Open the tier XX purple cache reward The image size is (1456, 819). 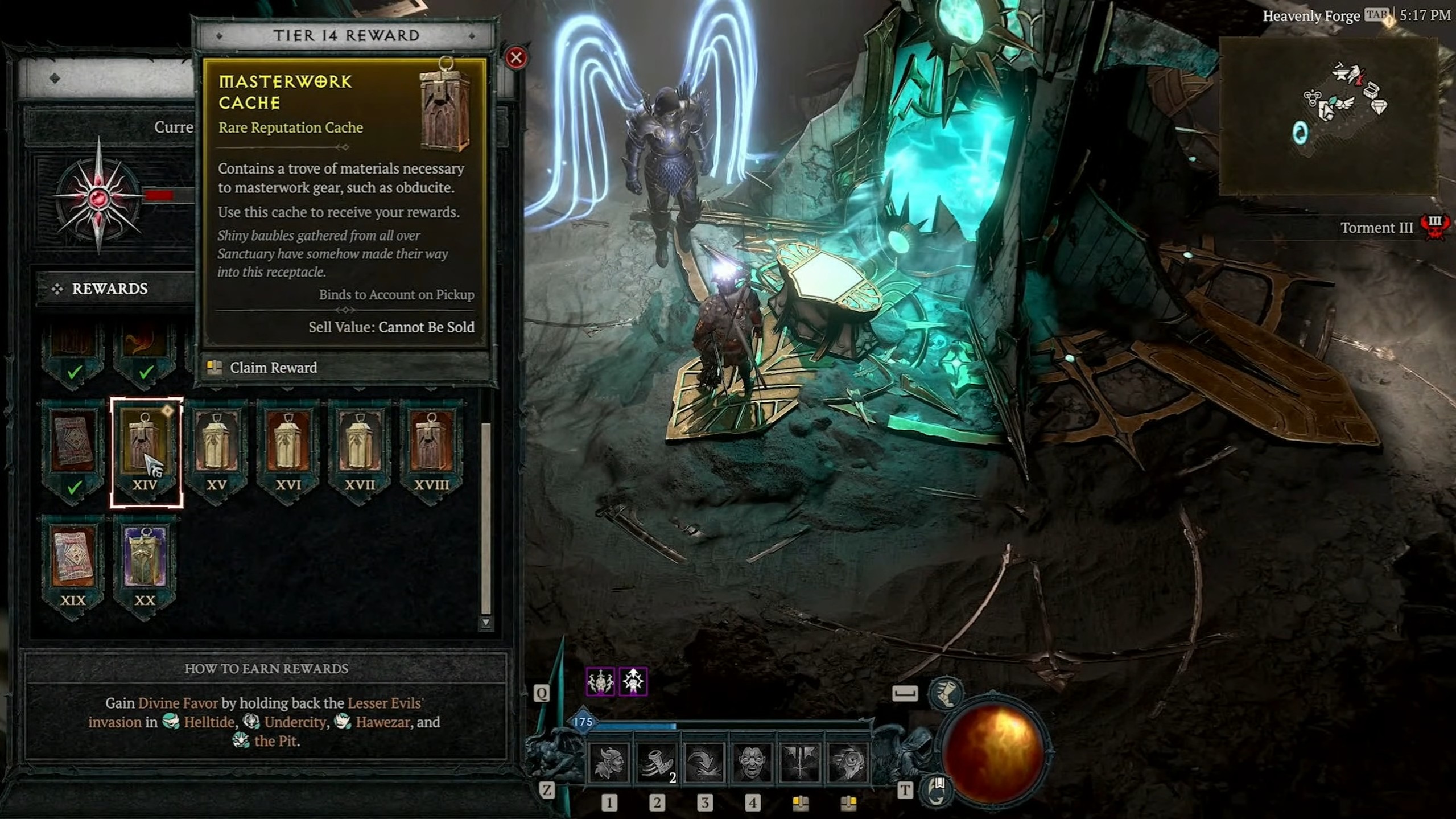145,563
